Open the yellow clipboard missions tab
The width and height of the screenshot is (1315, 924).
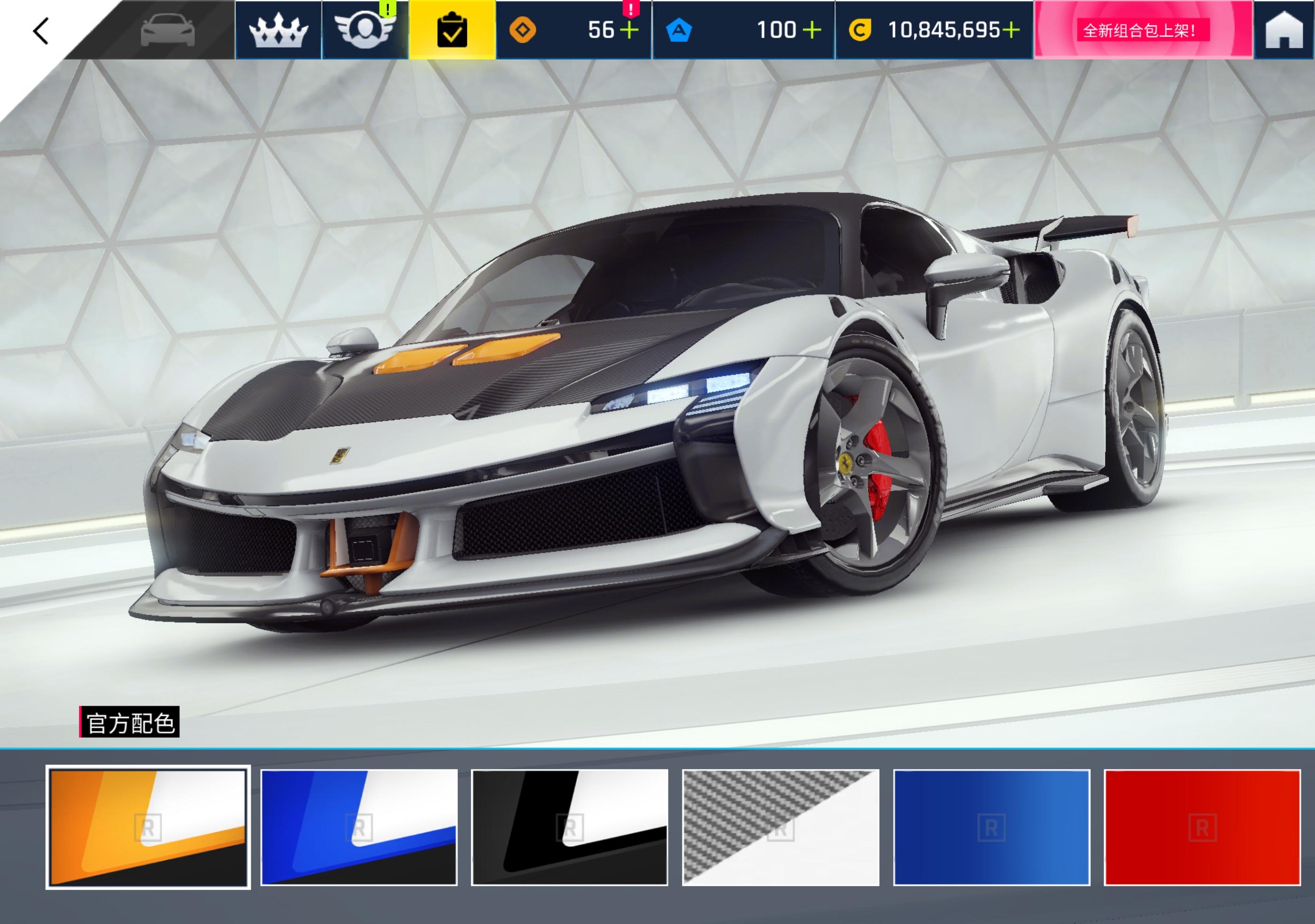click(x=452, y=31)
